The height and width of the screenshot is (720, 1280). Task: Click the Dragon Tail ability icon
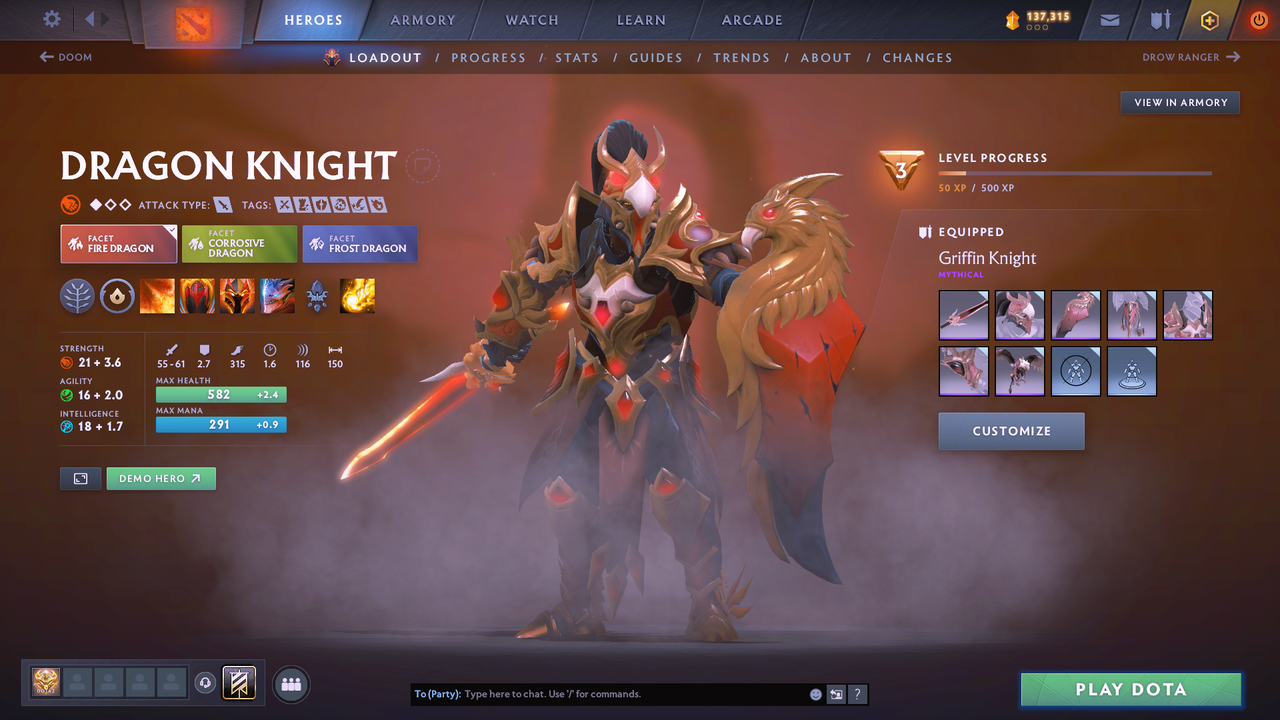click(197, 296)
